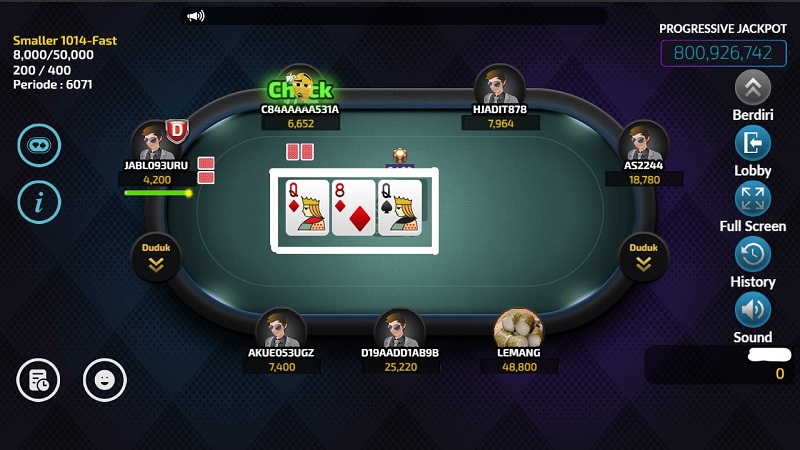The image size is (800, 450).
Task: Toggle Full Screen mode
Action: pyautogui.click(x=753, y=198)
